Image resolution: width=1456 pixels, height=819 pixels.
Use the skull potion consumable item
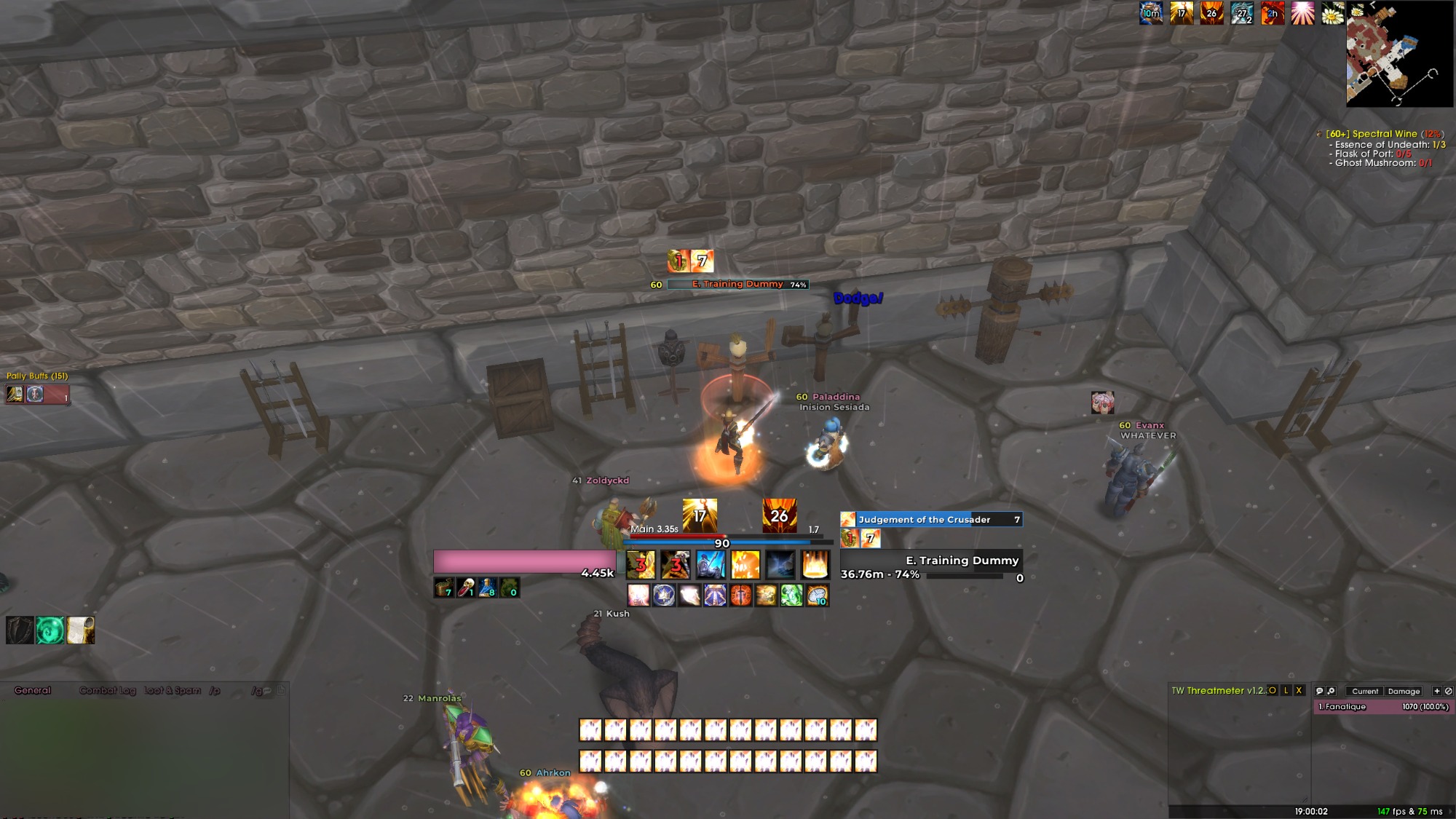[467, 587]
